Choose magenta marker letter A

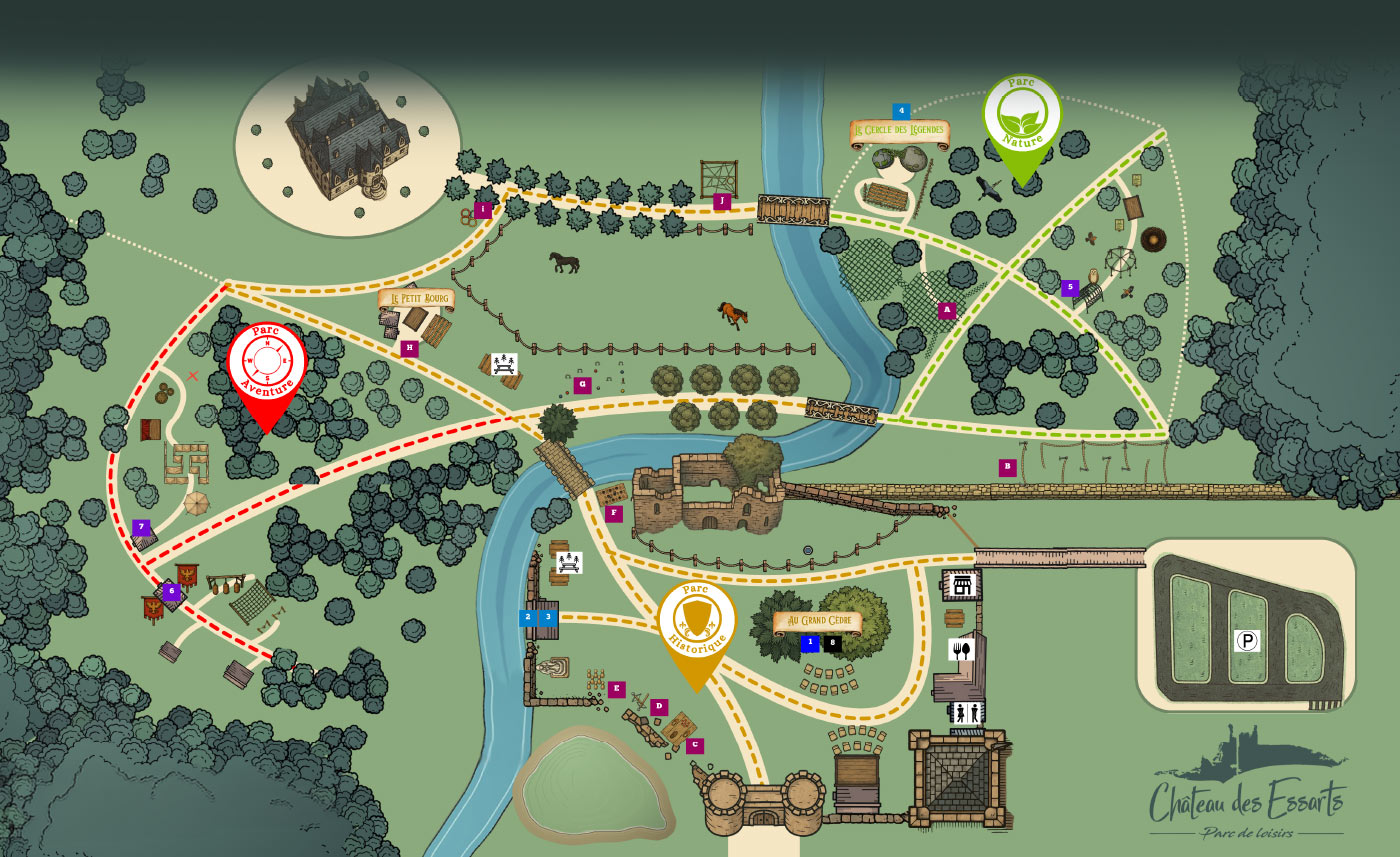pos(946,310)
